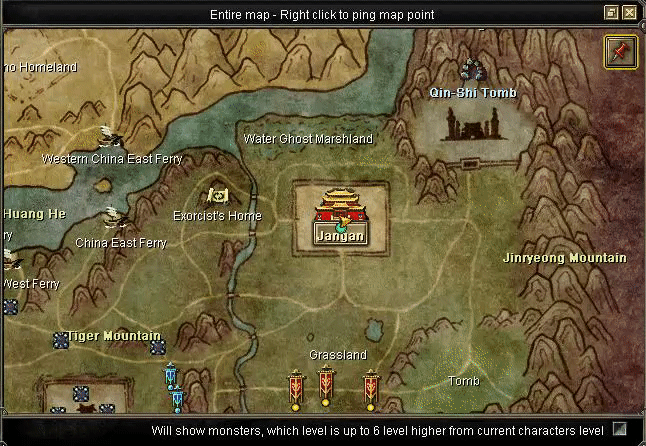Select the stone circle marker above Qin-Shi Tomb
The image size is (646, 446).
tap(472, 70)
